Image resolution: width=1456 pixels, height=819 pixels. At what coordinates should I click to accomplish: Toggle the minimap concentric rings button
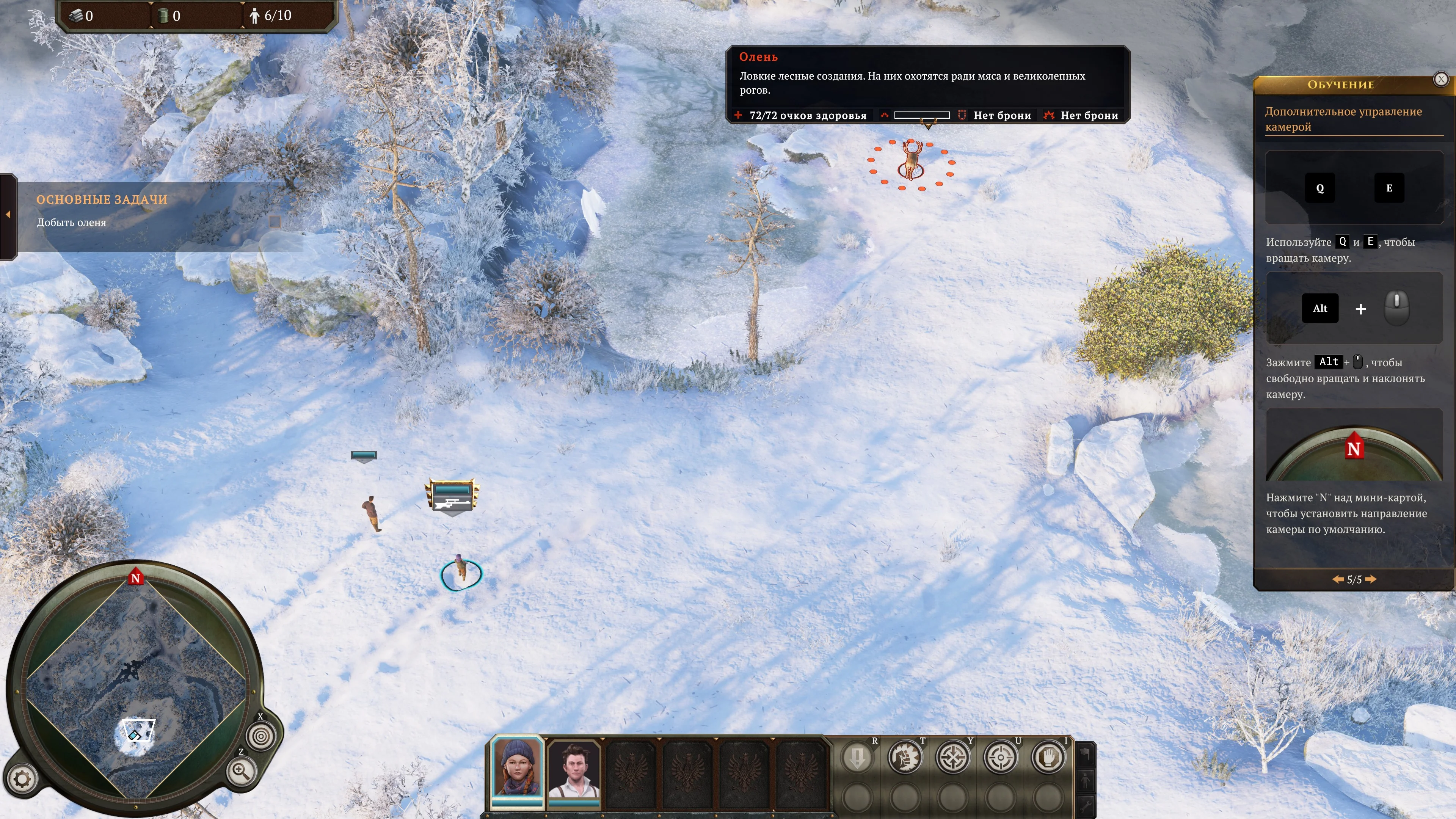261,736
